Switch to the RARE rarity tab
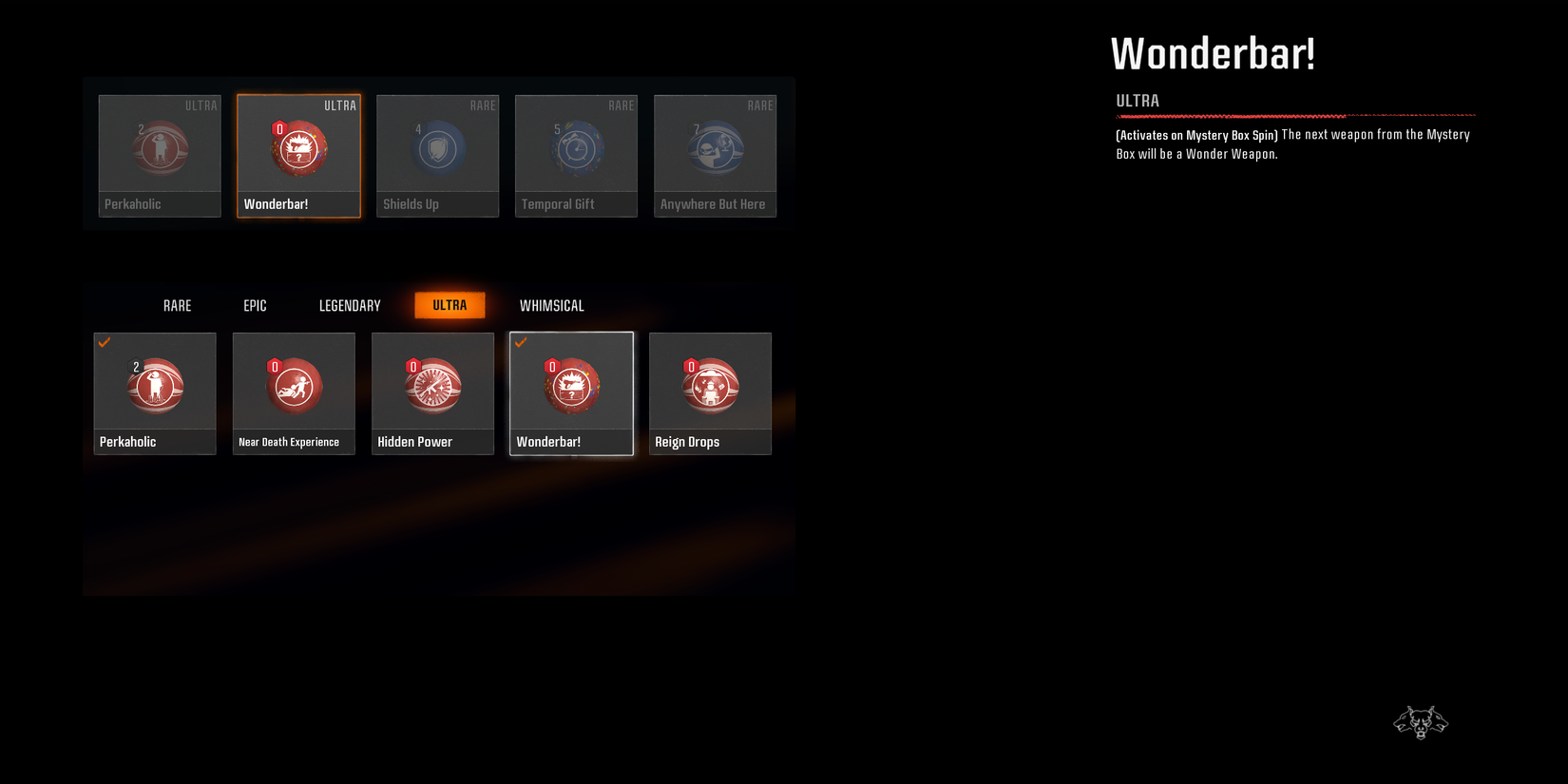 [x=177, y=305]
